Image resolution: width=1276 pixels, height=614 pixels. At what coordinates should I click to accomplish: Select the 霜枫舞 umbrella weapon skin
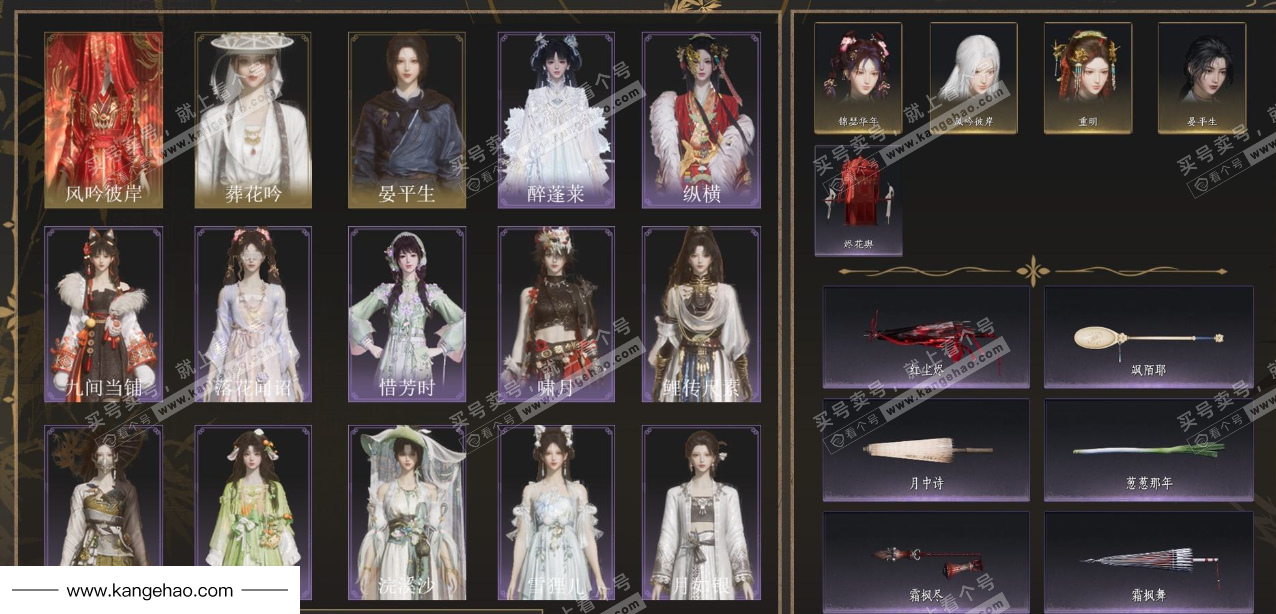pyautogui.click(x=1147, y=562)
